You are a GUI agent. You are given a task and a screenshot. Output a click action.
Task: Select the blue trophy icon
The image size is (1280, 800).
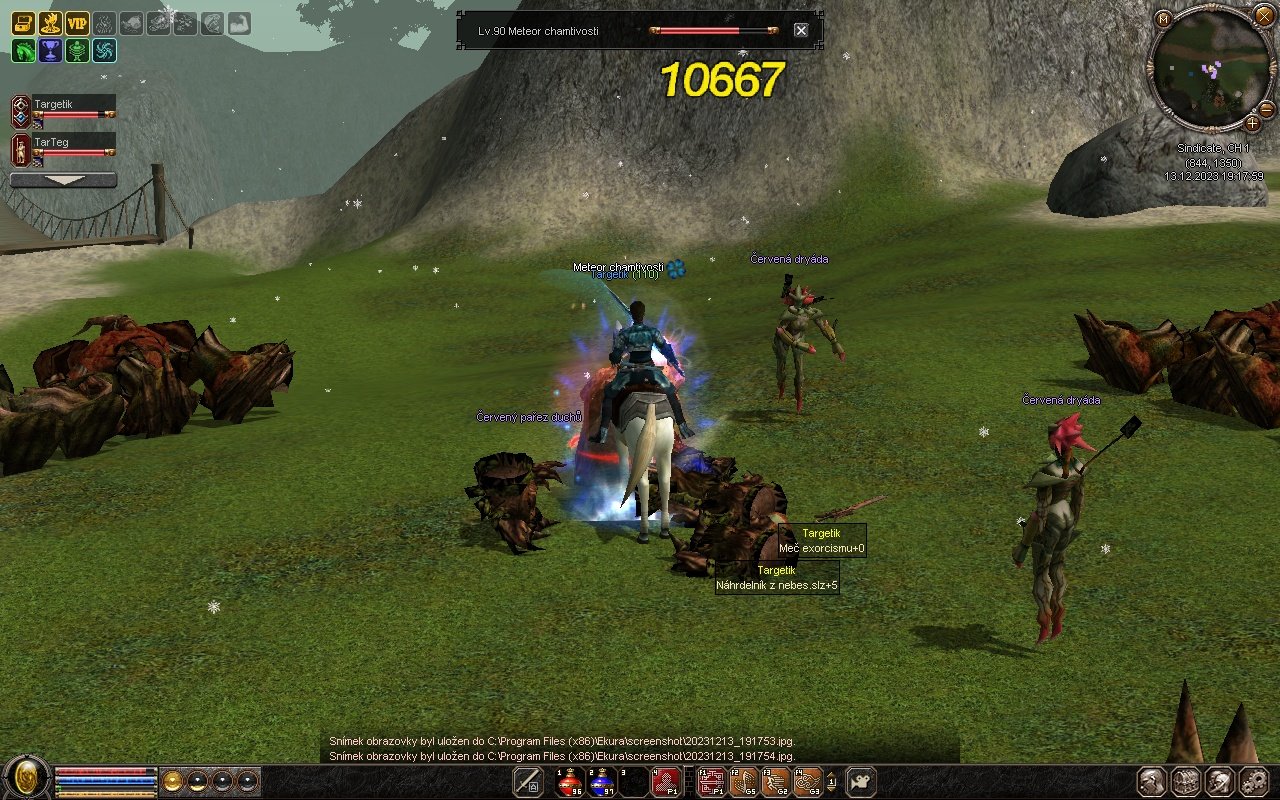[50, 50]
